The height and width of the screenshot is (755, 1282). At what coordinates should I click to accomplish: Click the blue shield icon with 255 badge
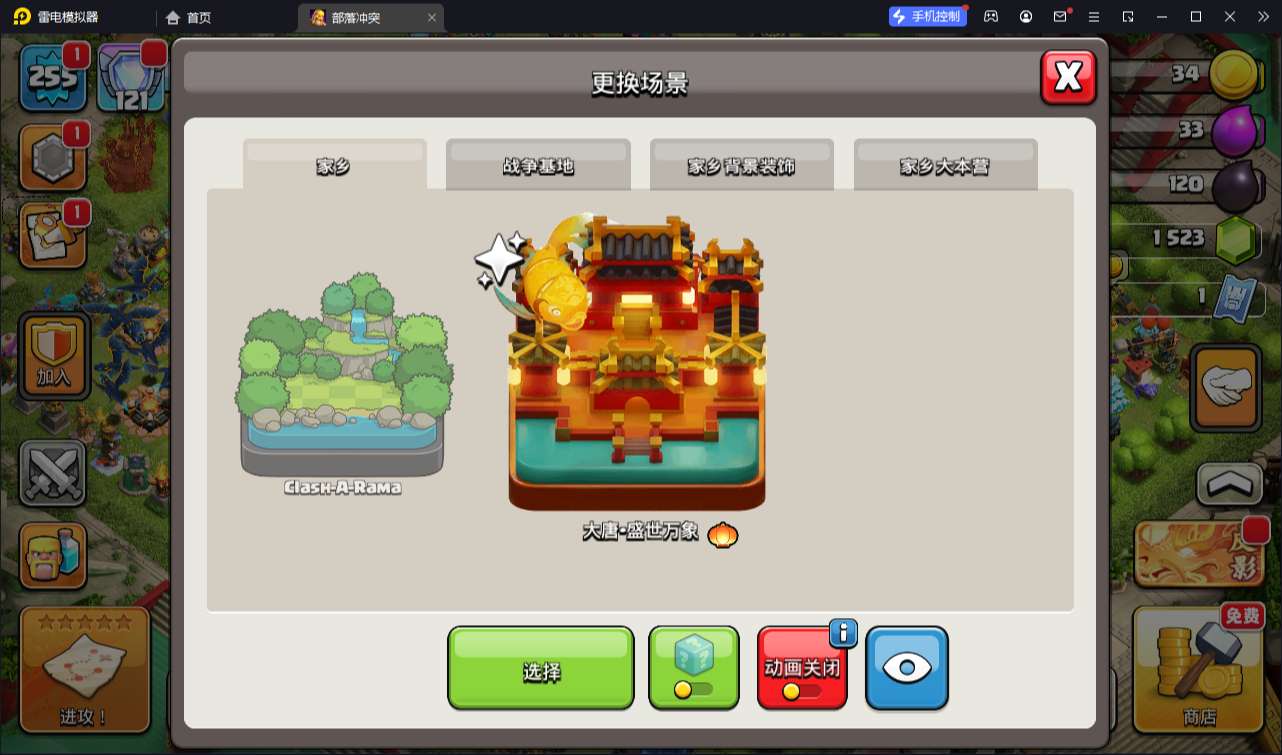[52, 75]
